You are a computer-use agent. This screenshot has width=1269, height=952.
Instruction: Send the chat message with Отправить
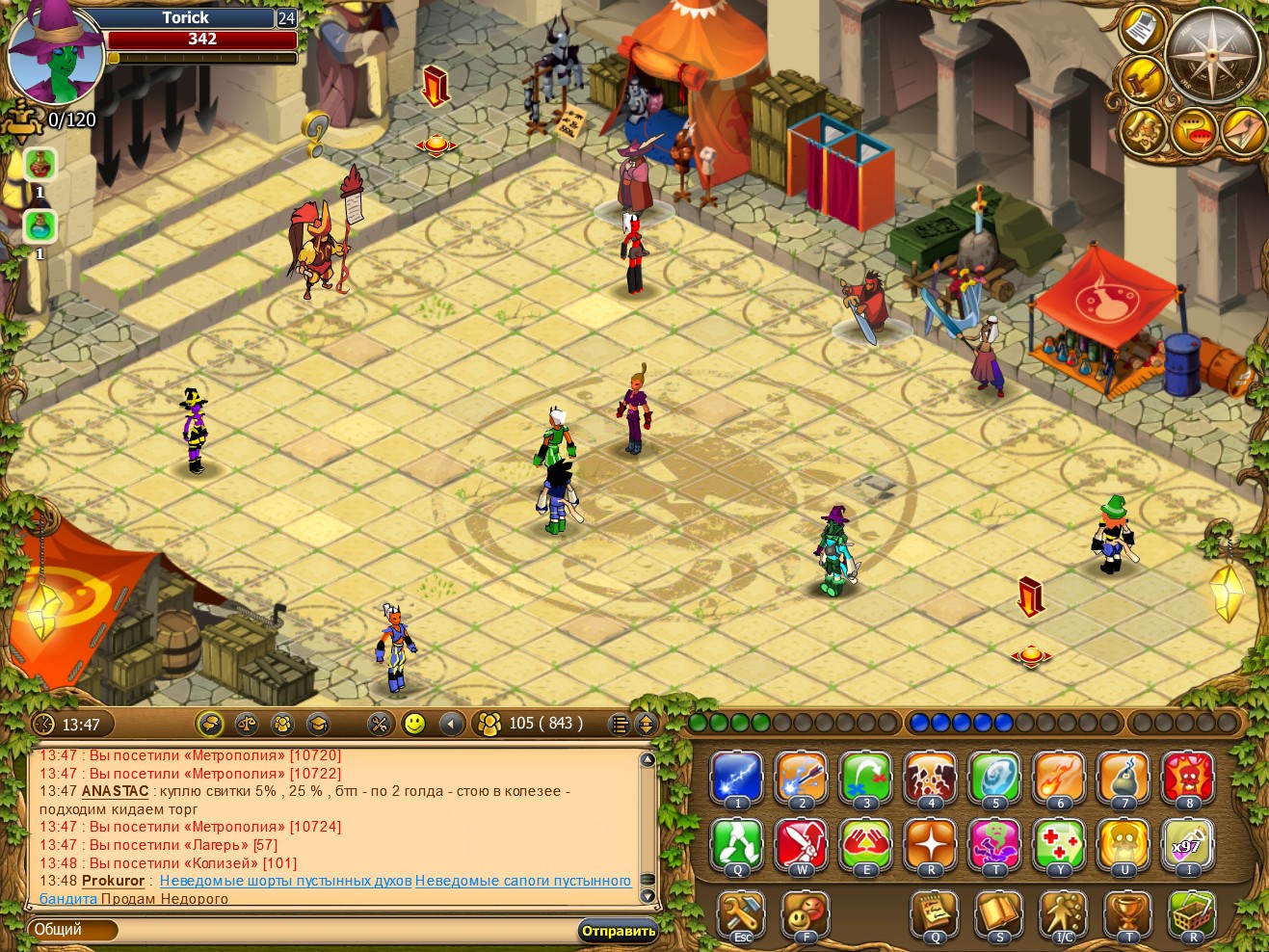(618, 931)
